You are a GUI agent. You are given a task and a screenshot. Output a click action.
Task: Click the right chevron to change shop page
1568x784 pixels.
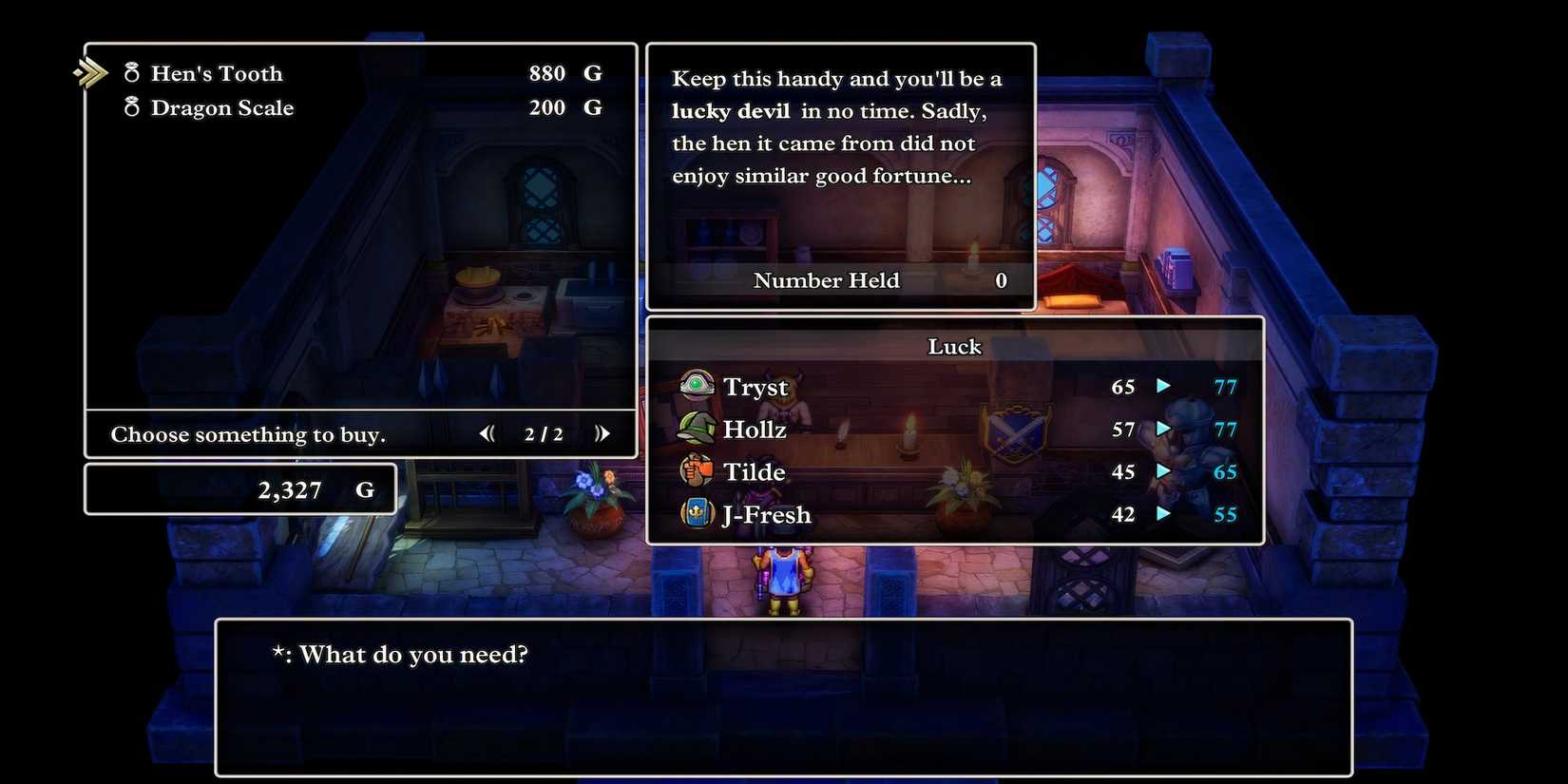click(x=602, y=433)
